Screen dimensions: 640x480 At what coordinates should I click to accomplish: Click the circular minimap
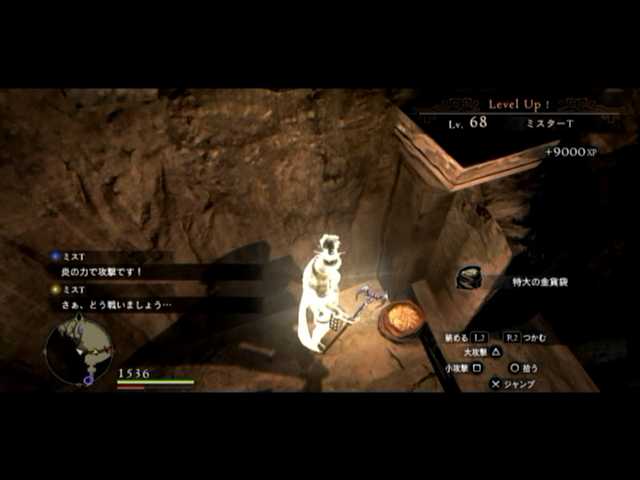tap(78, 351)
